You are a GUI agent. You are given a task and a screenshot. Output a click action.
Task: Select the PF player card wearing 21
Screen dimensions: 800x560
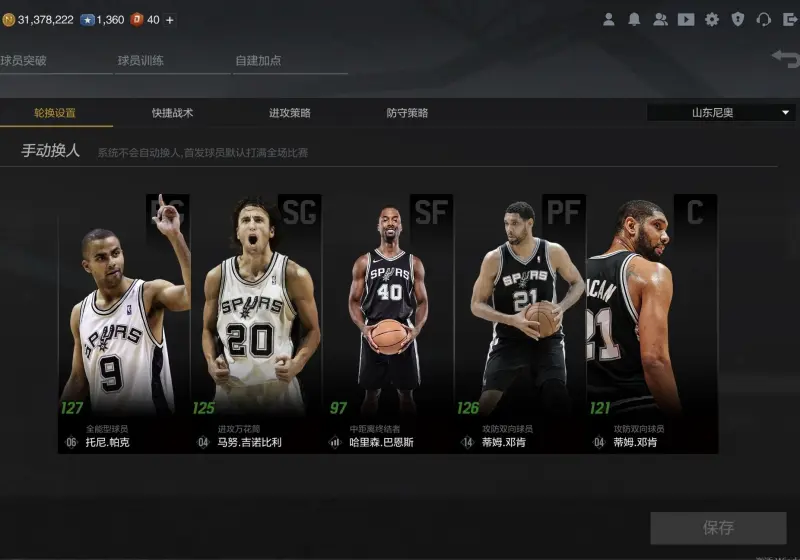pyautogui.click(x=520, y=324)
